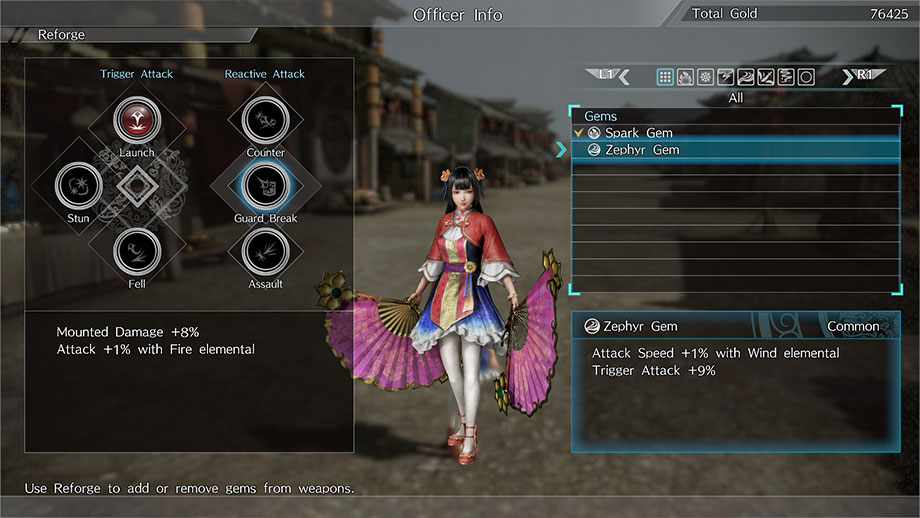Image resolution: width=920 pixels, height=518 pixels.
Task: Select the center diamond weapon slot
Action: tap(137, 186)
